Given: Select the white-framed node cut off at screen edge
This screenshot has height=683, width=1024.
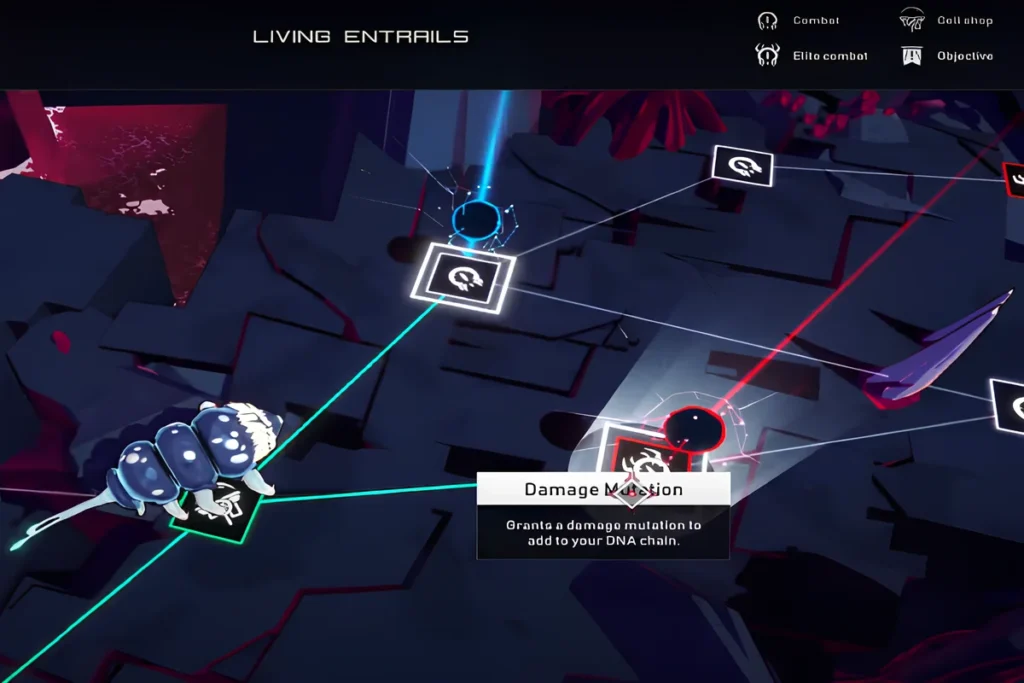Looking at the screenshot, I should [x=1010, y=405].
